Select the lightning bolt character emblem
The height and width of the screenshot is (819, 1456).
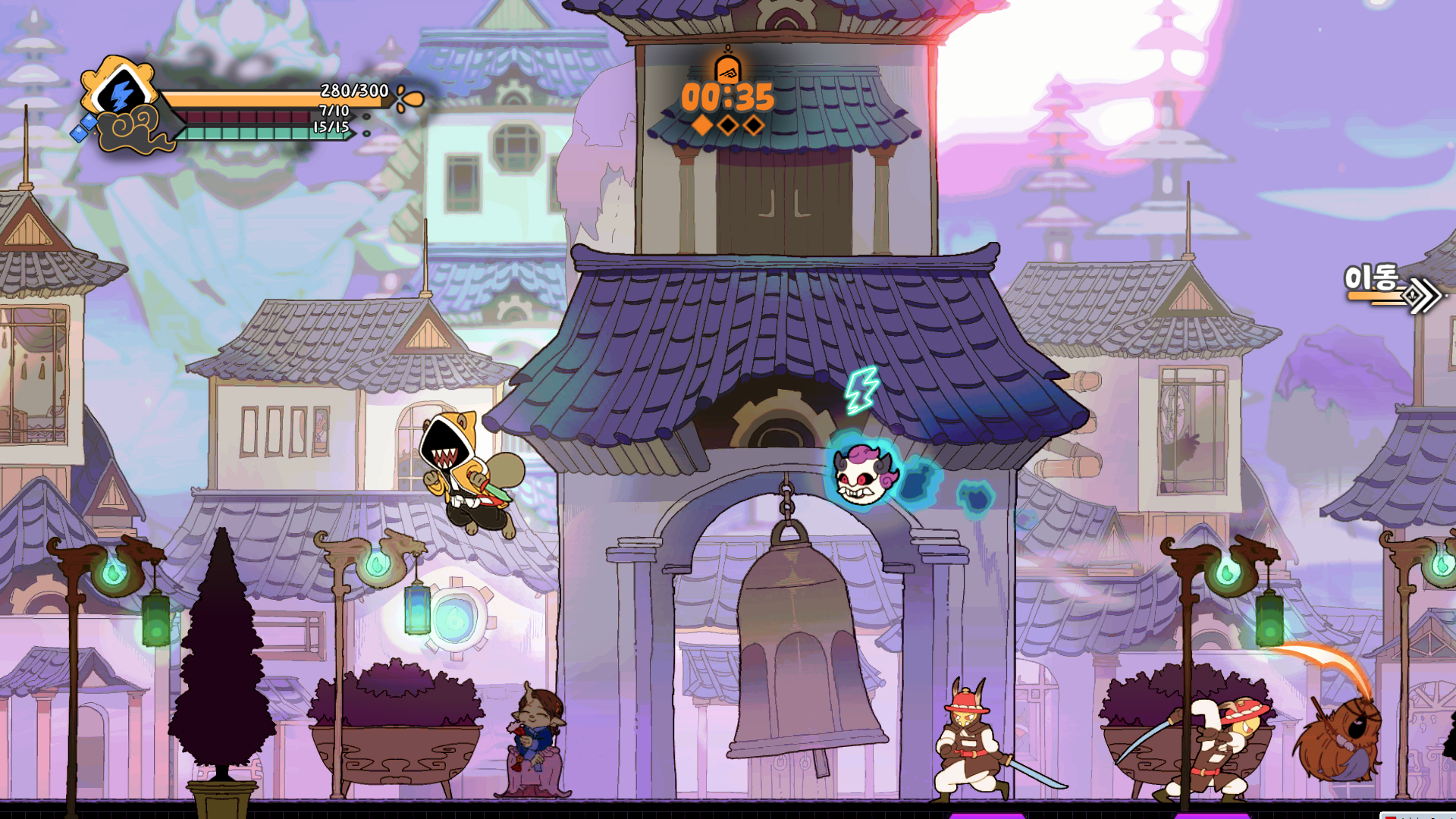coord(123,93)
